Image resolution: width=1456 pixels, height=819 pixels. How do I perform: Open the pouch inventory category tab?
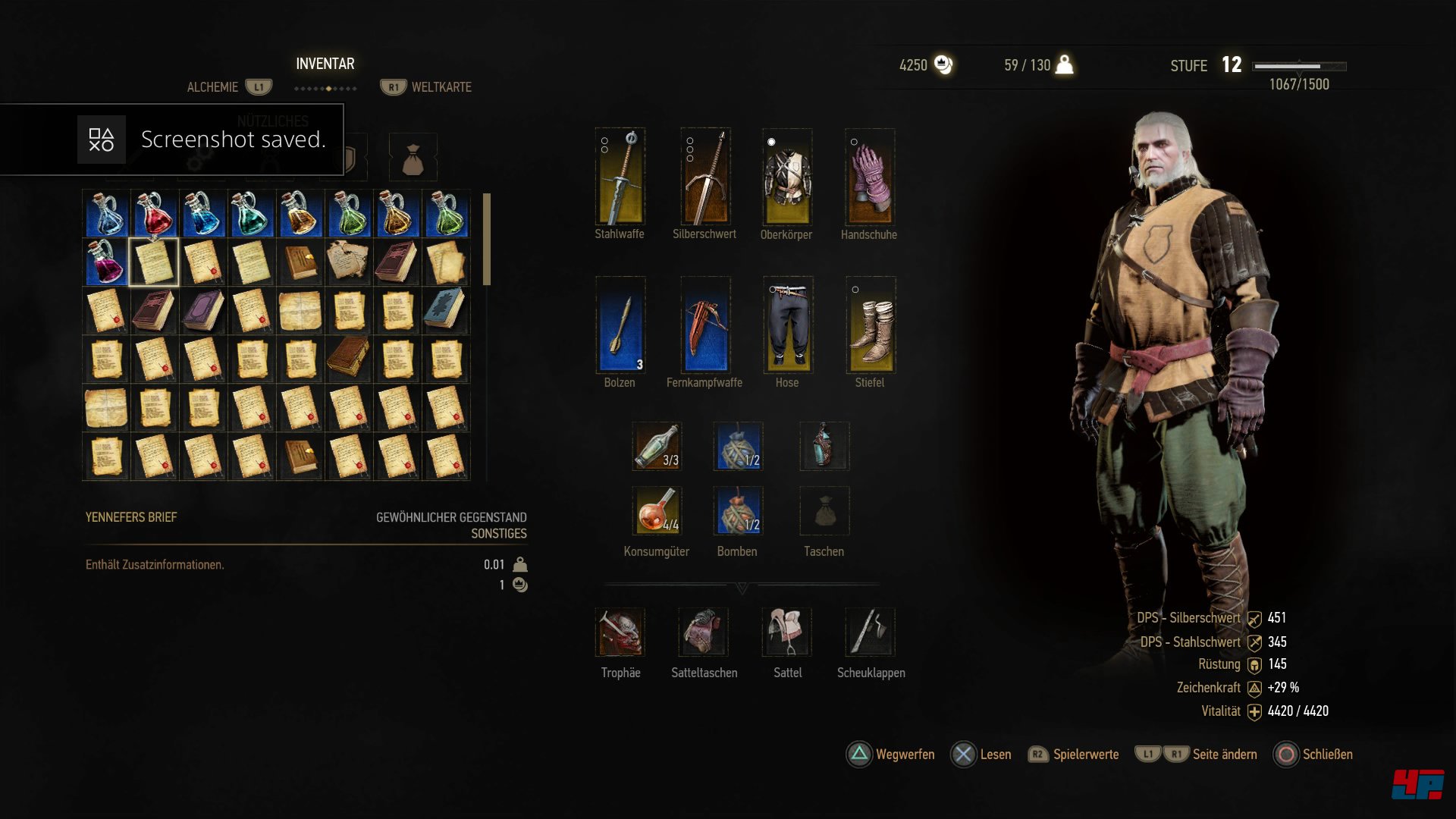point(413,157)
